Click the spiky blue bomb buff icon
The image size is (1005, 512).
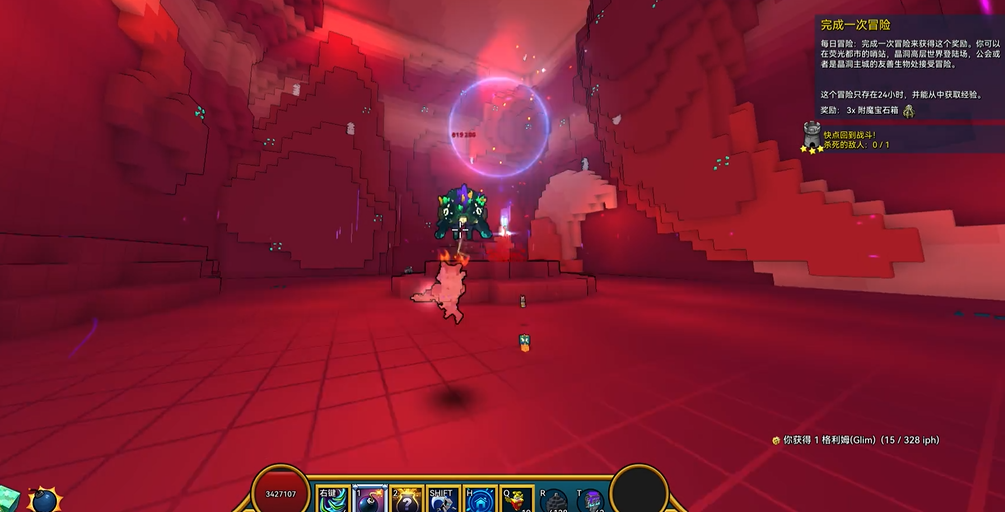coord(44,499)
